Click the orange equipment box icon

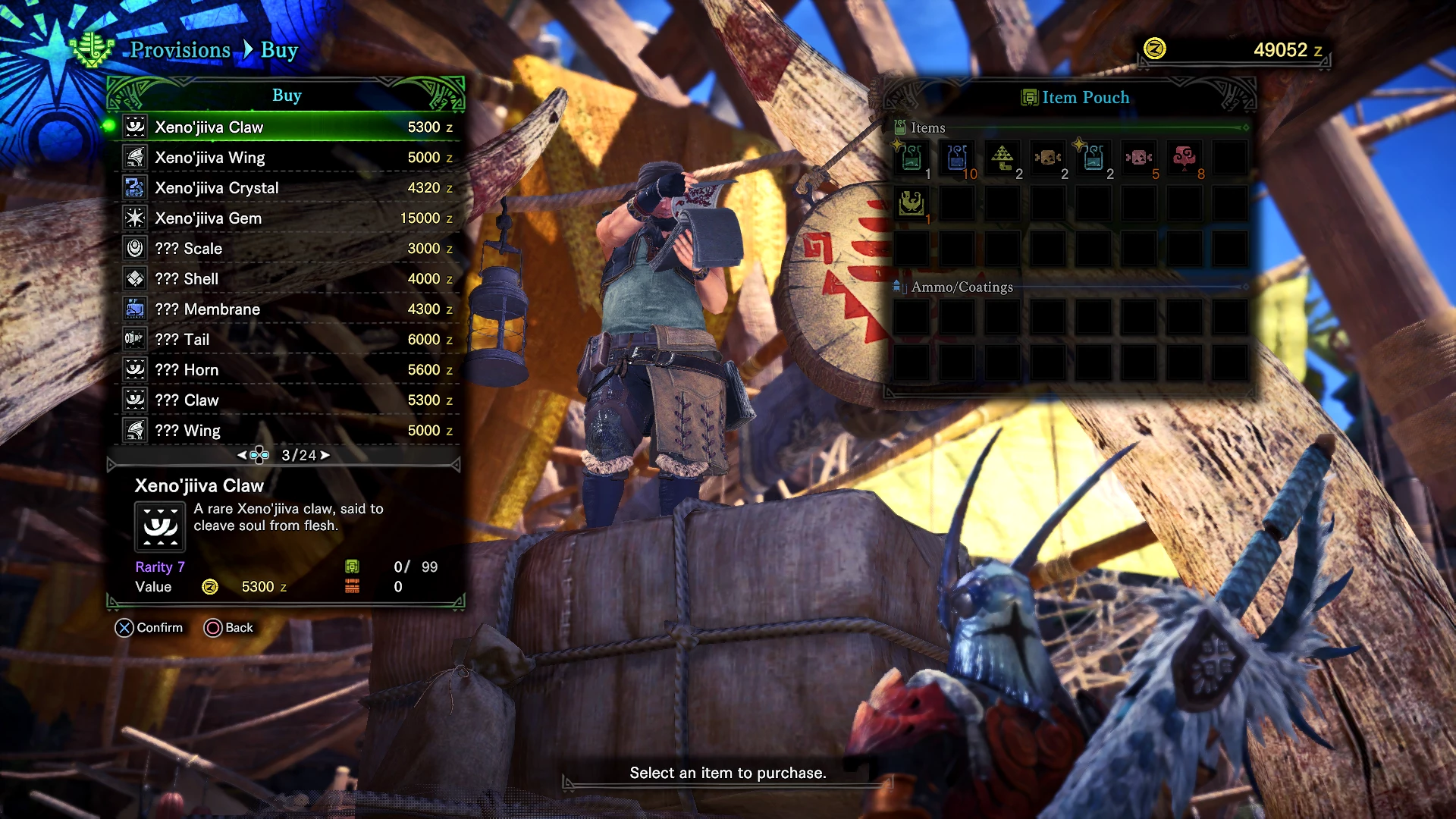pos(352,585)
